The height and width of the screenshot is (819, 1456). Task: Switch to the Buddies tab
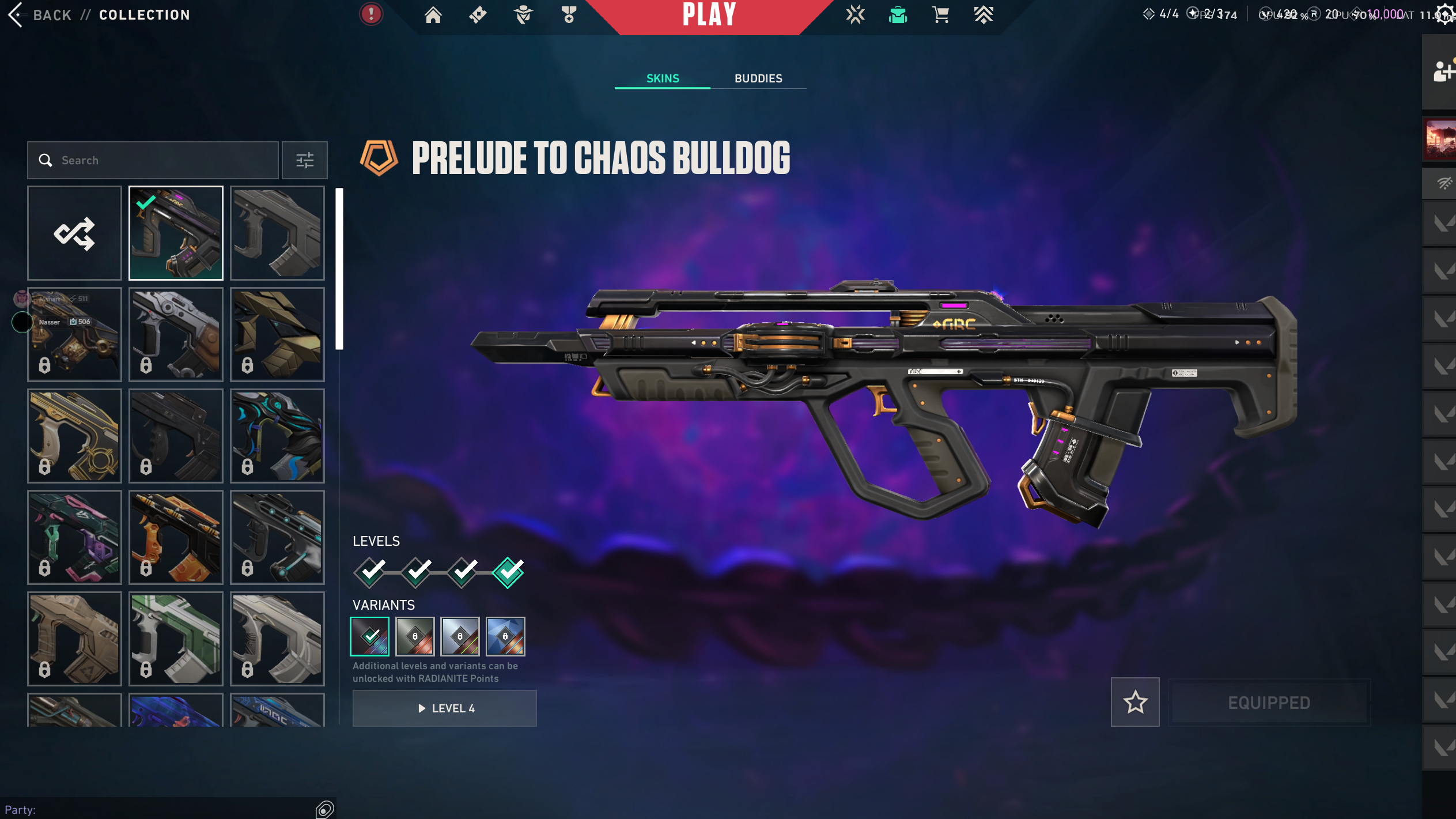tap(758, 78)
